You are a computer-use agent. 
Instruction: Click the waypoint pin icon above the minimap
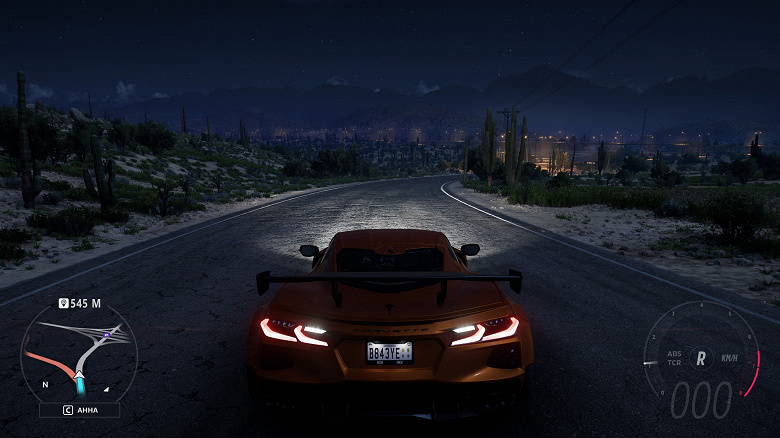tap(62, 303)
